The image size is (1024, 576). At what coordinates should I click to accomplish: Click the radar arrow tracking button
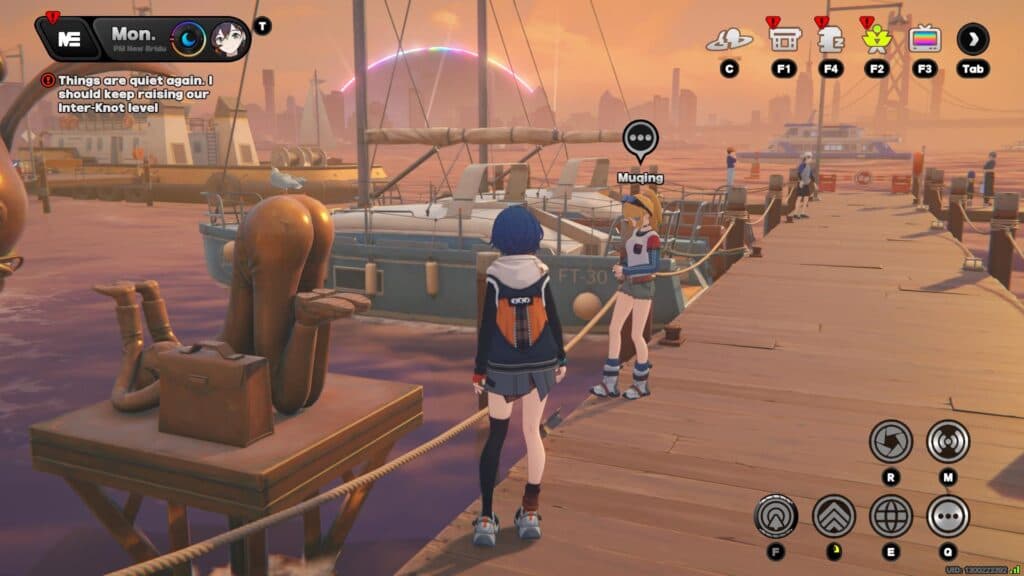[x=776, y=516]
